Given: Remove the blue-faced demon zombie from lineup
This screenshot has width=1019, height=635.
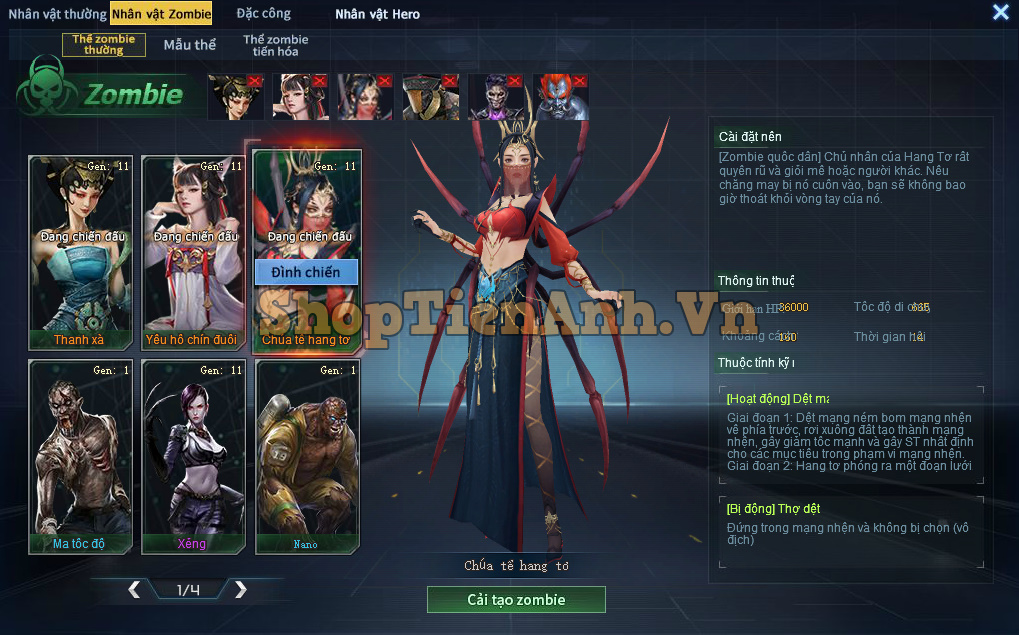Looking at the screenshot, I should coord(580,80).
